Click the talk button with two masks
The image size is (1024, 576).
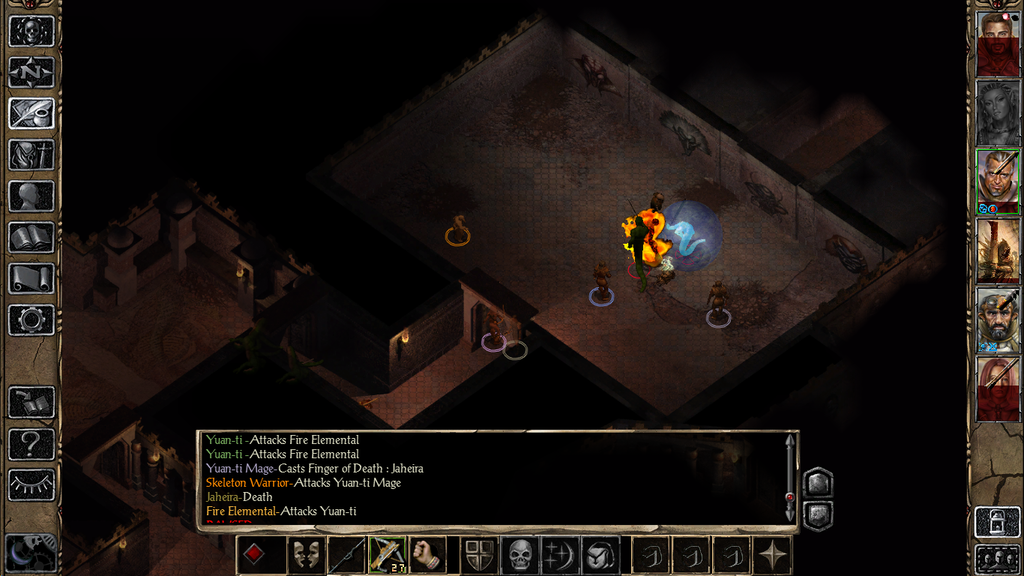305,555
